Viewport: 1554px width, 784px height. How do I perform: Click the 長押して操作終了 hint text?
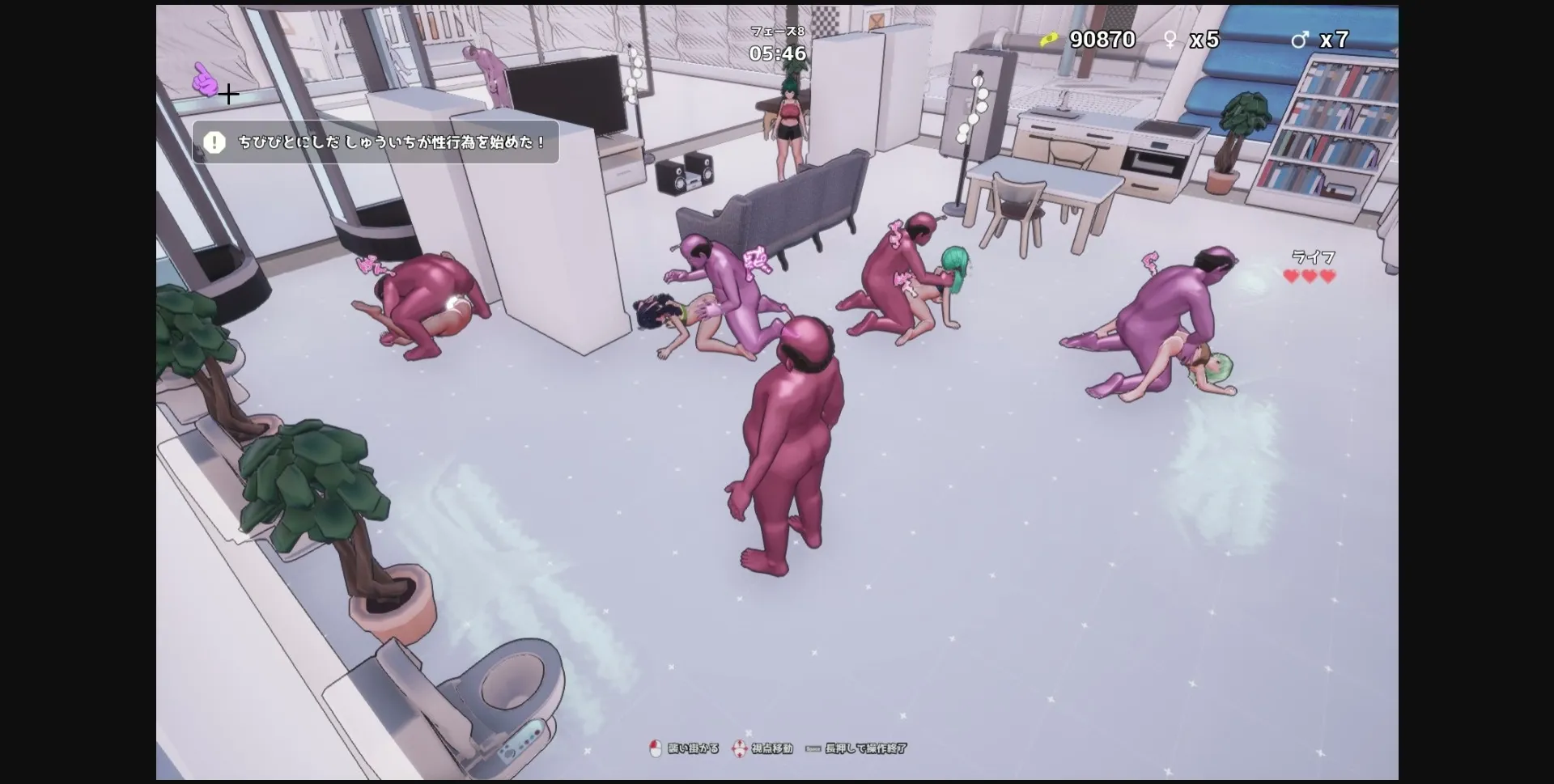click(x=864, y=749)
